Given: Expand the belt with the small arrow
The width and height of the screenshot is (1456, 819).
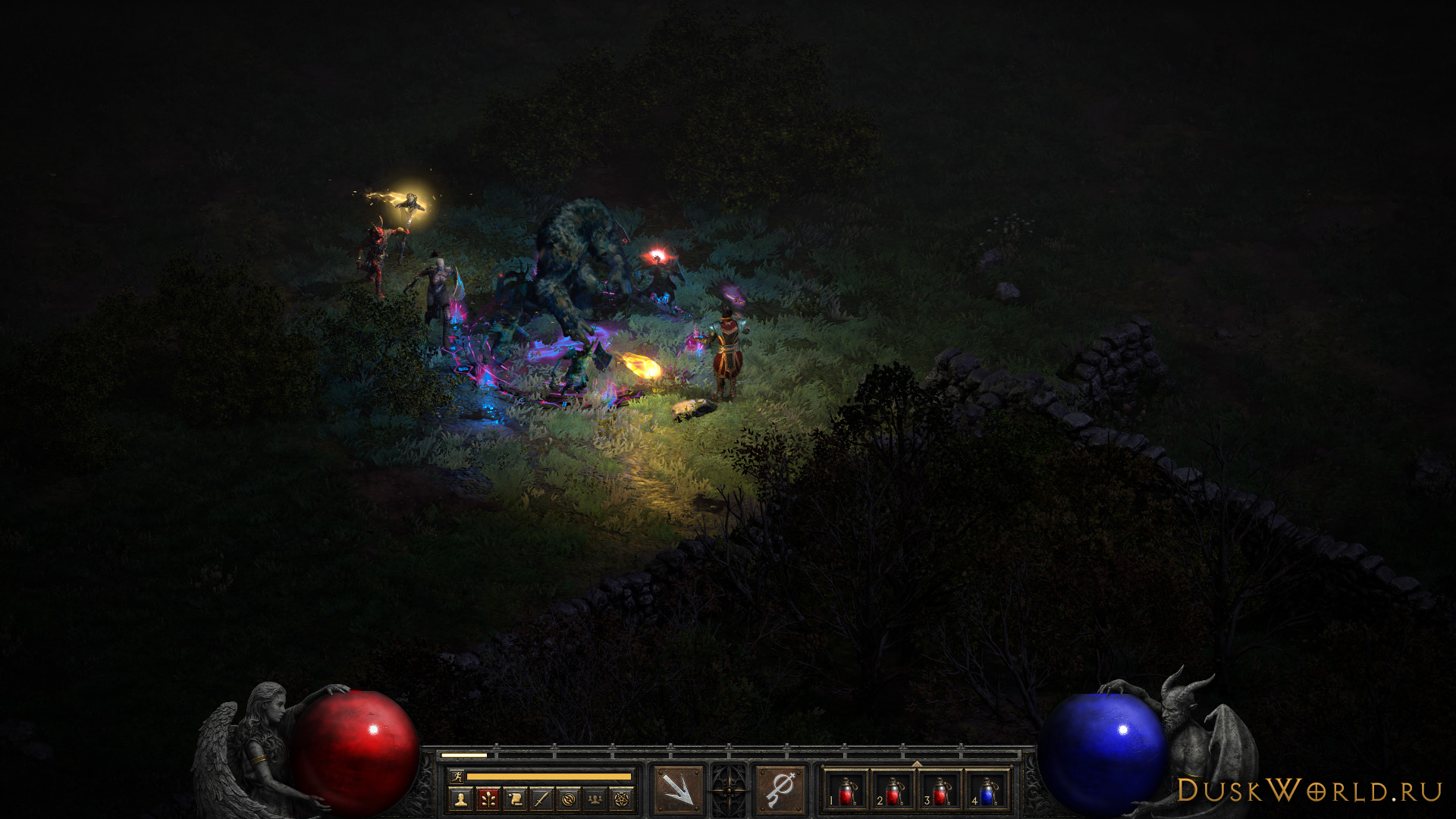Looking at the screenshot, I should coord(917,764).
